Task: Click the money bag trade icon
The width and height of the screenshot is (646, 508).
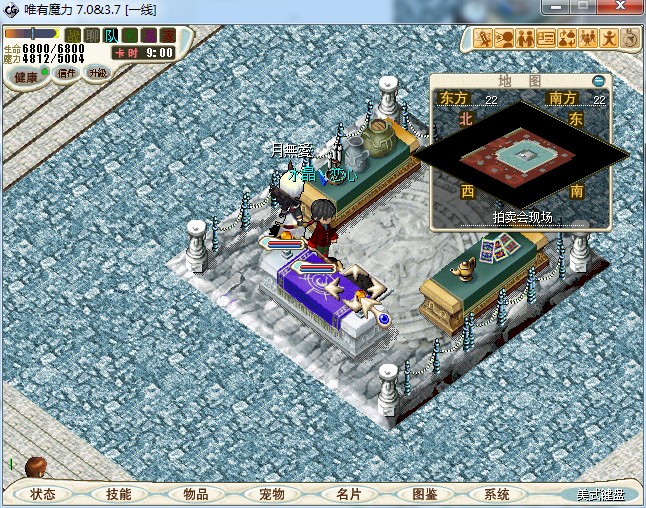Action: (x=567, y=39)
